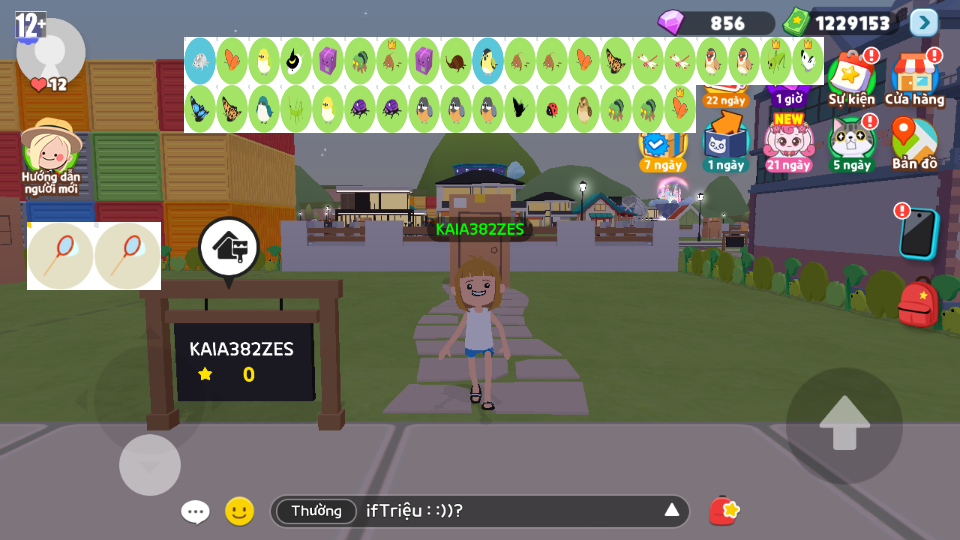Open the chat speech bubble
Screen dimensions: 960x540
(x=195, y=512)
